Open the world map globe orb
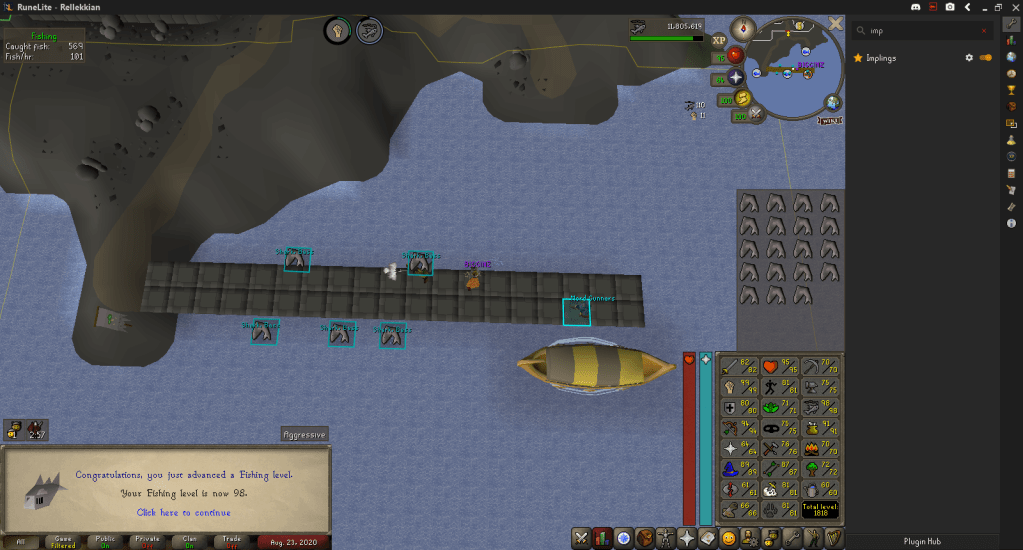Screen dimensions: 1023x550 (x=833, y=102)
